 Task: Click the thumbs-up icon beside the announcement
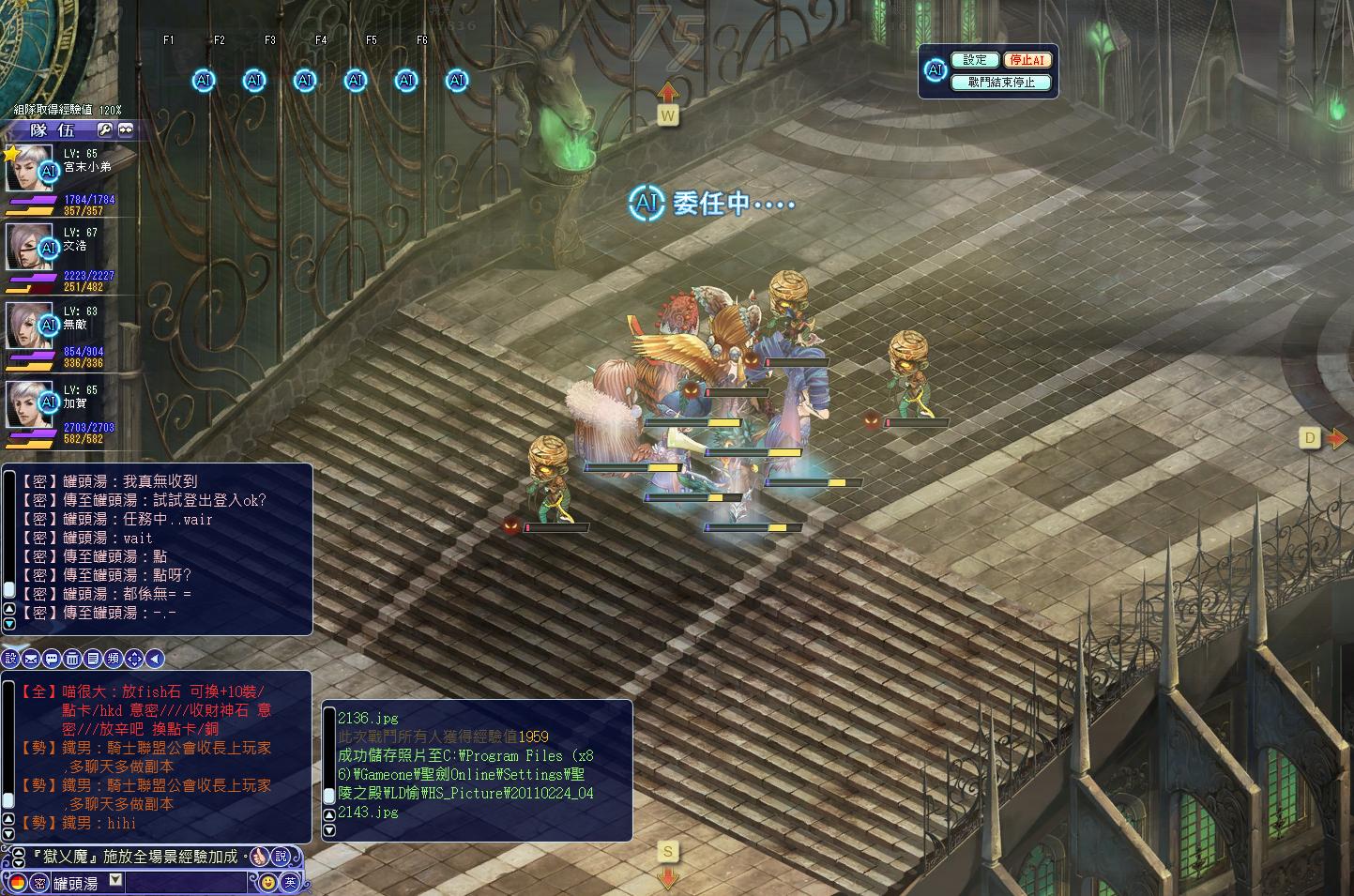coord(259,857)
